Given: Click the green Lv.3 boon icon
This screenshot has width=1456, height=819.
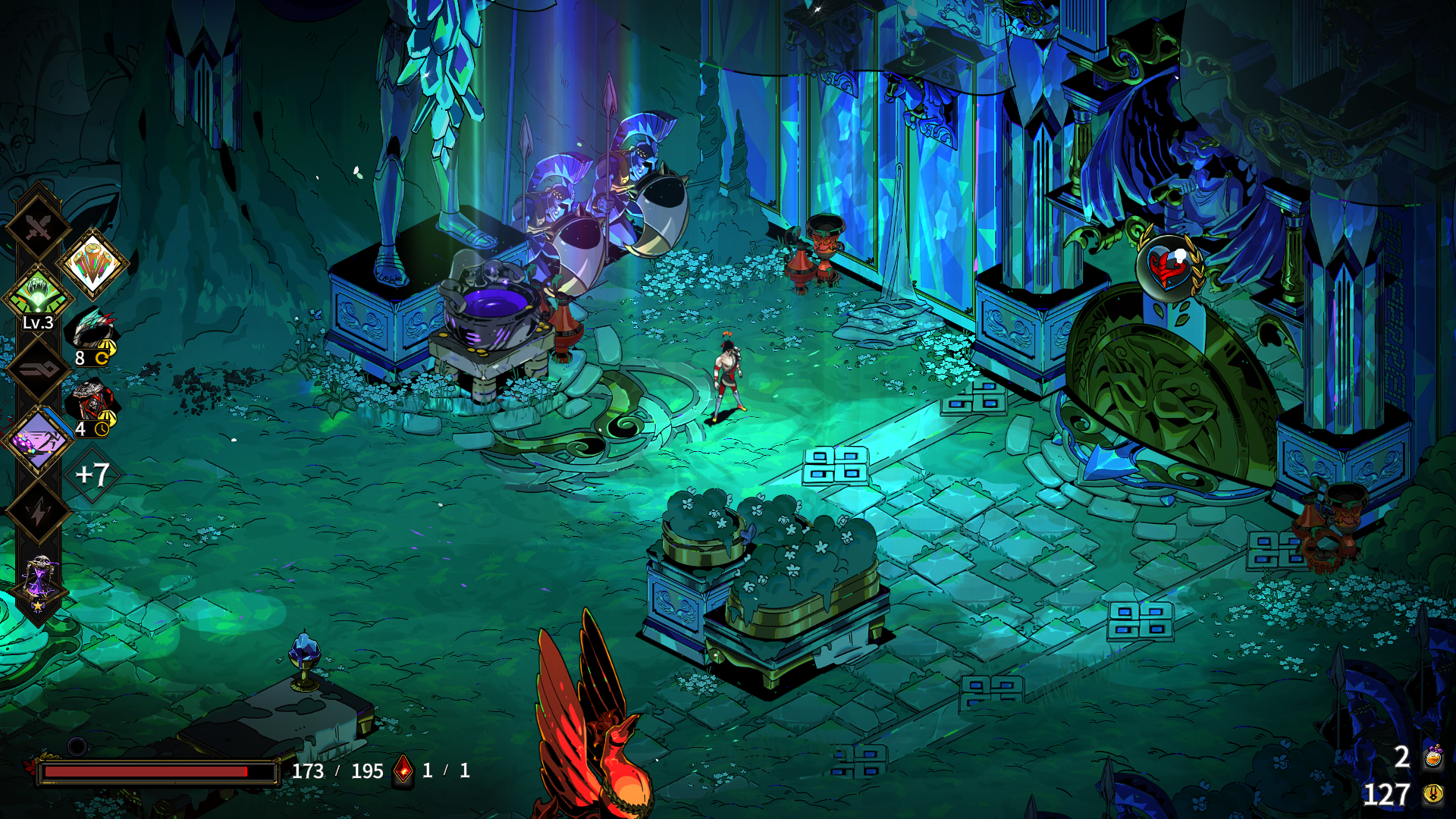Looking at the screenshot, I should 38,294.
